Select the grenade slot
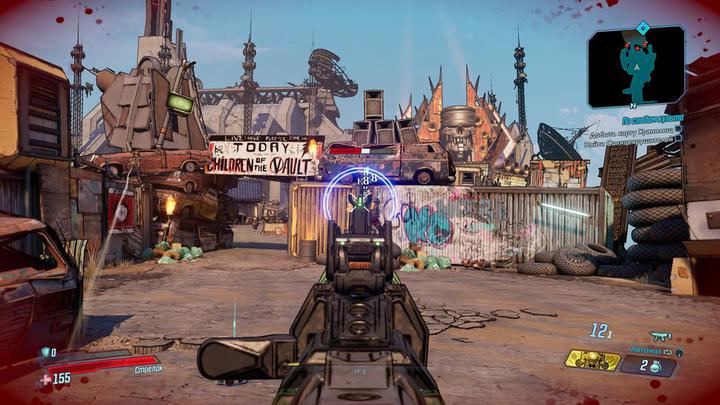The width and height of the screenshot is (720, 405). click(648, 365)
